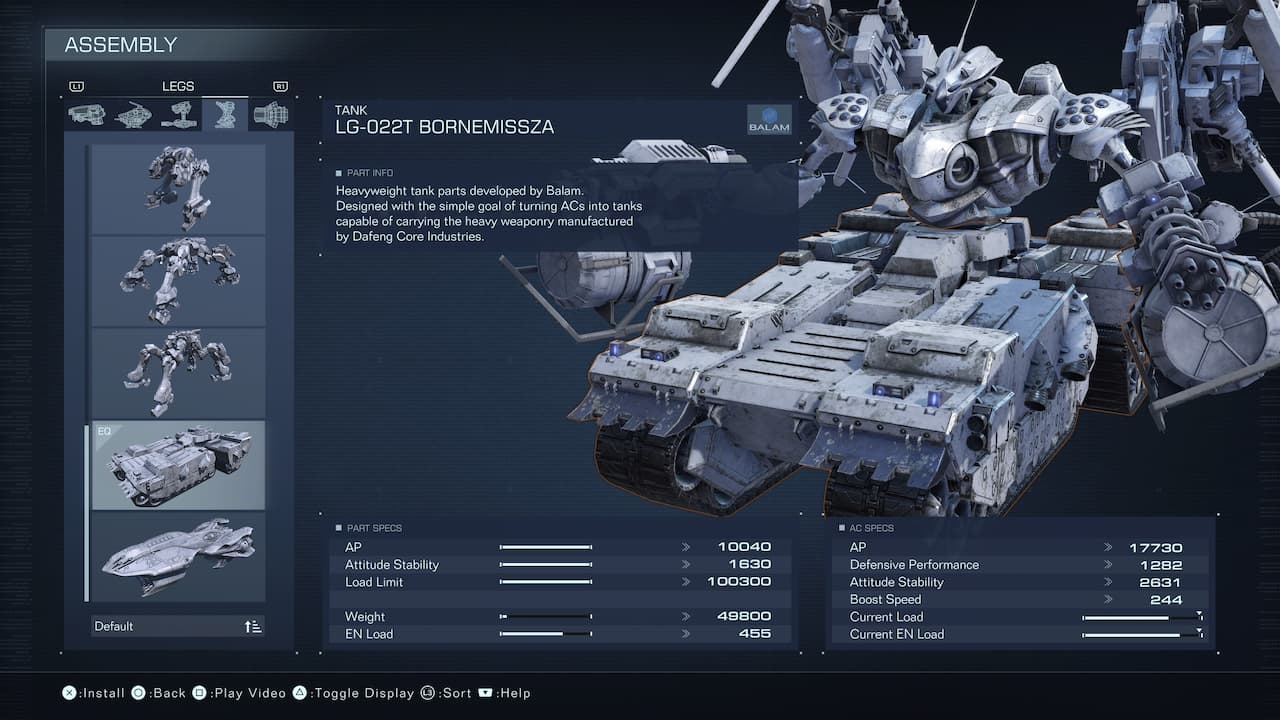Switch to the Head parts tab
Viewport: 1280px width, 720px height.
(86, 115)
